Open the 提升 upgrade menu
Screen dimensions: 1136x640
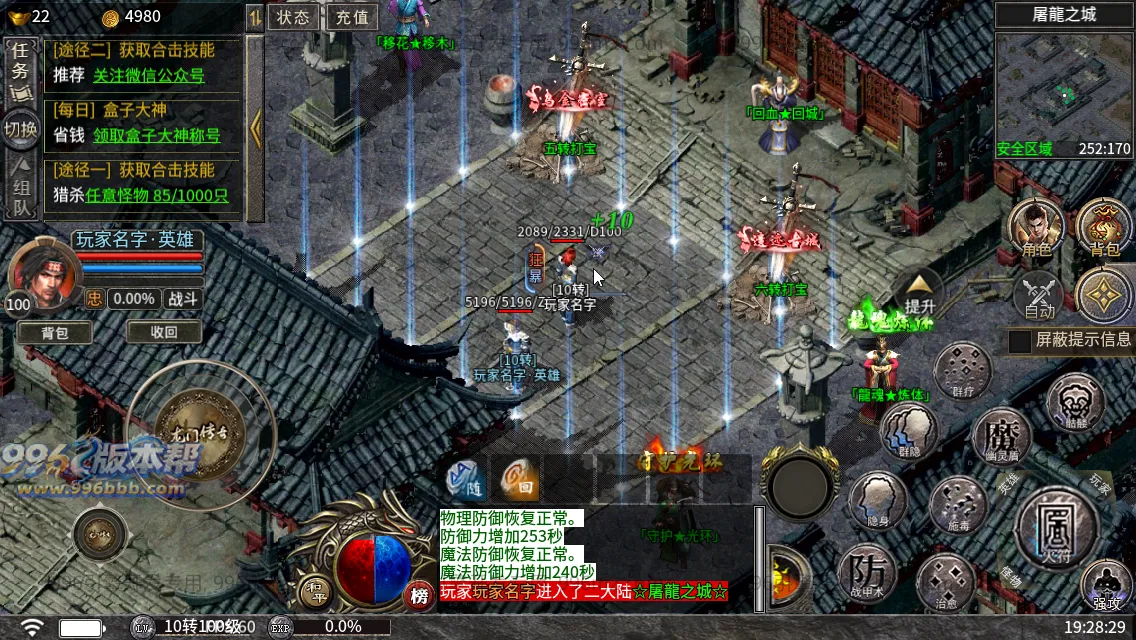point(919,291)
